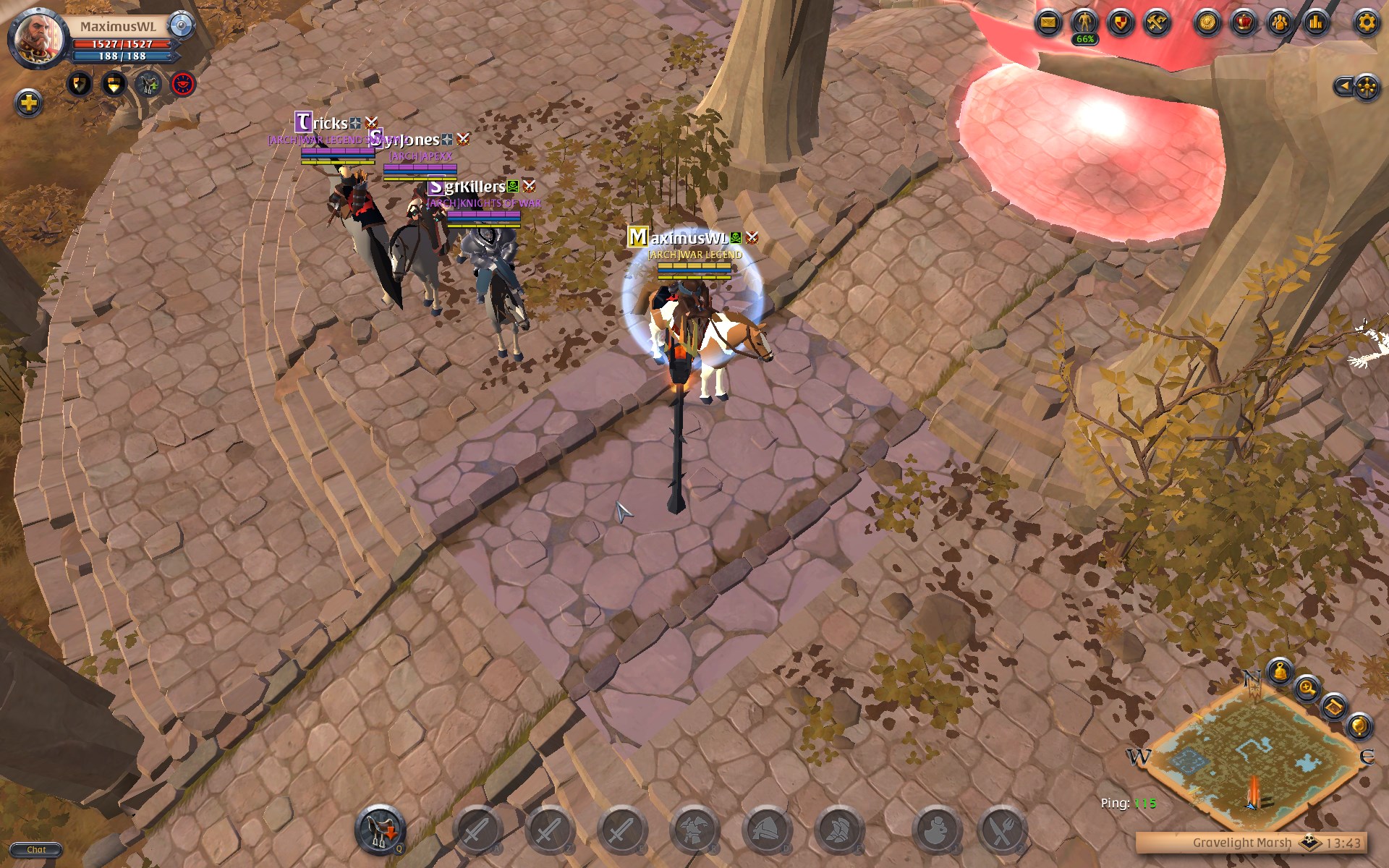Viewport: 1389px width, 868px height.
Task: Open the leaderboard stats icon
Action: pos(1315,22)
